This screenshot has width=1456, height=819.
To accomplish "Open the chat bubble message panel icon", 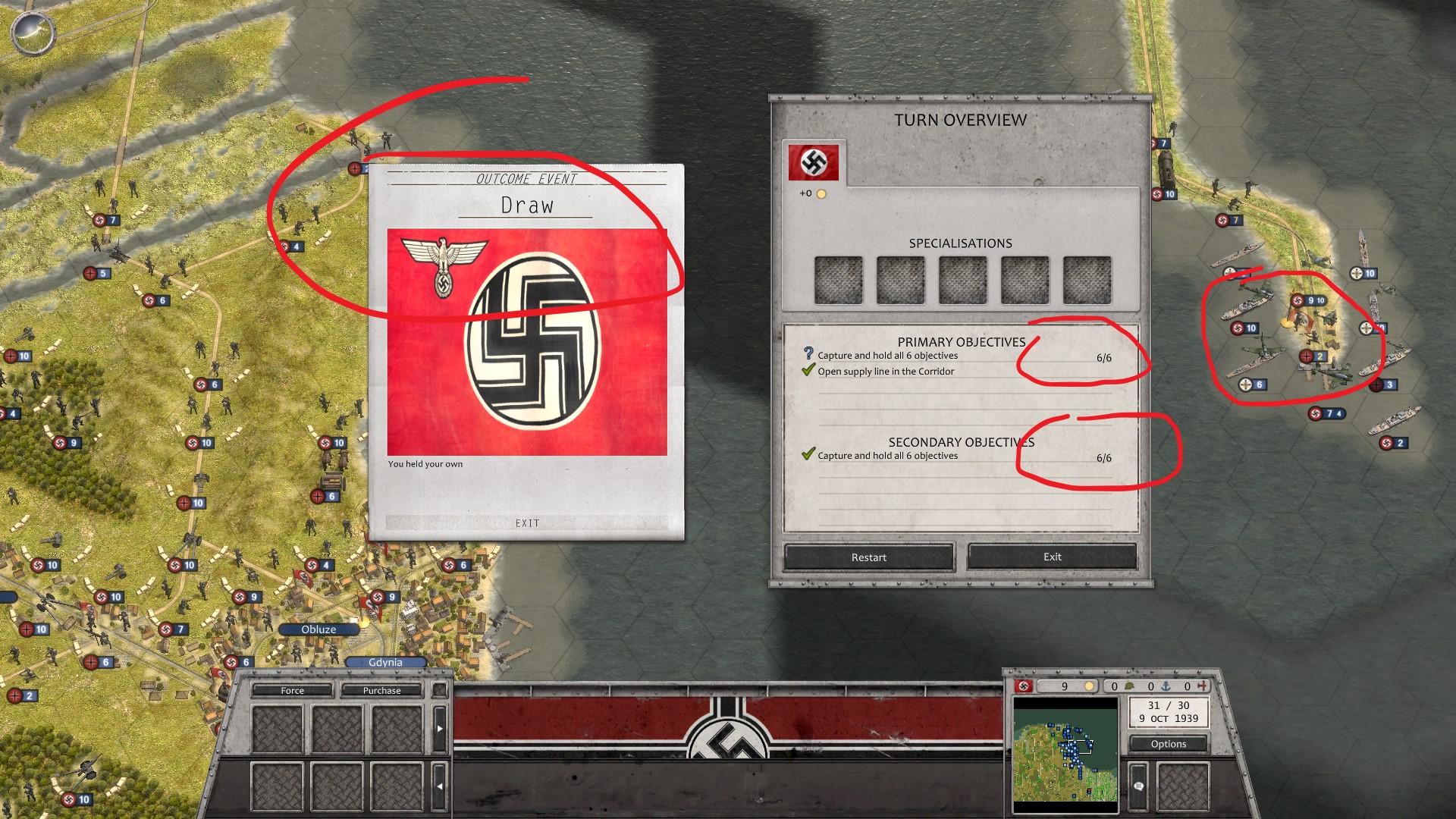I will tap(1139, 787).
